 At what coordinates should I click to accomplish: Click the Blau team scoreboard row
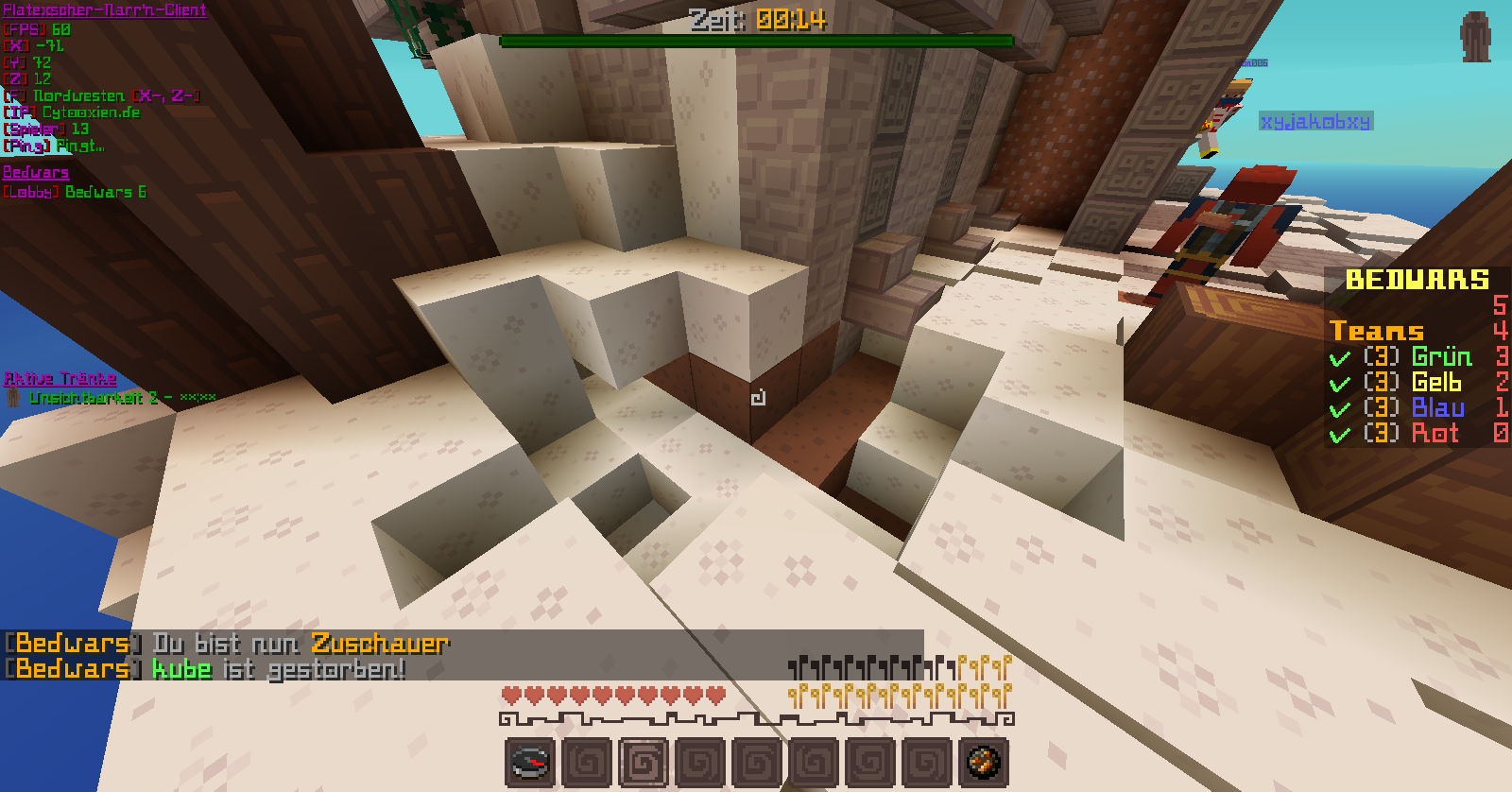tap(1414, 408)
